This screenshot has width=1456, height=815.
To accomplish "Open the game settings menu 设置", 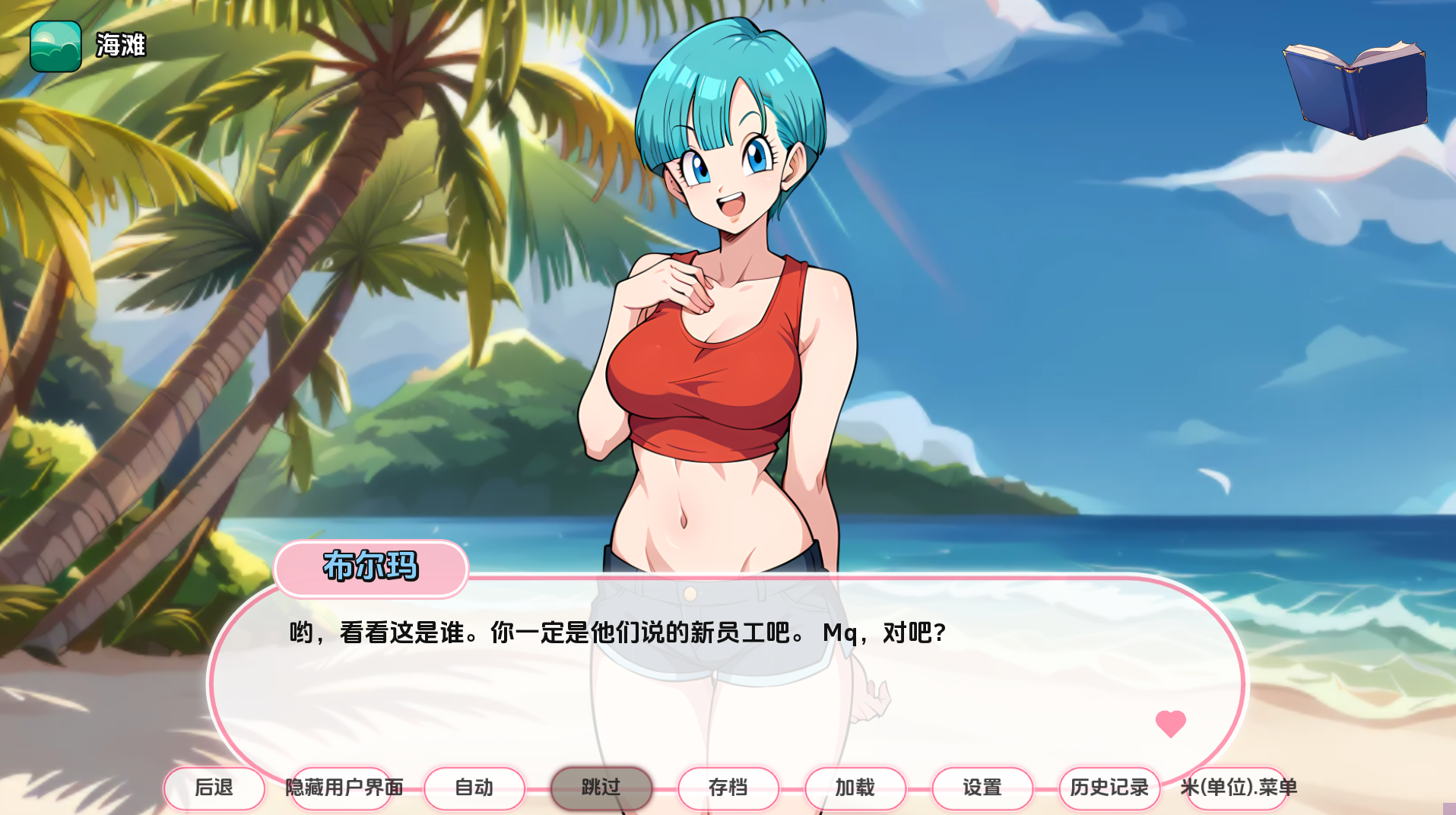I will (982, 788).
